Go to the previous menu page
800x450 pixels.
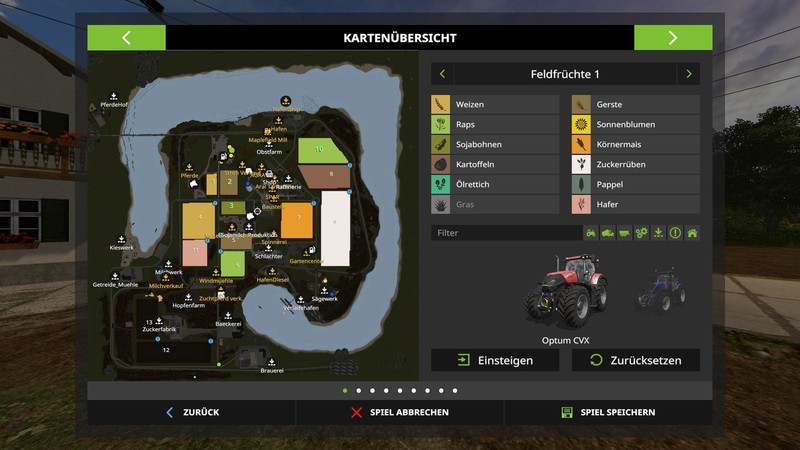(x=126, y=38)
